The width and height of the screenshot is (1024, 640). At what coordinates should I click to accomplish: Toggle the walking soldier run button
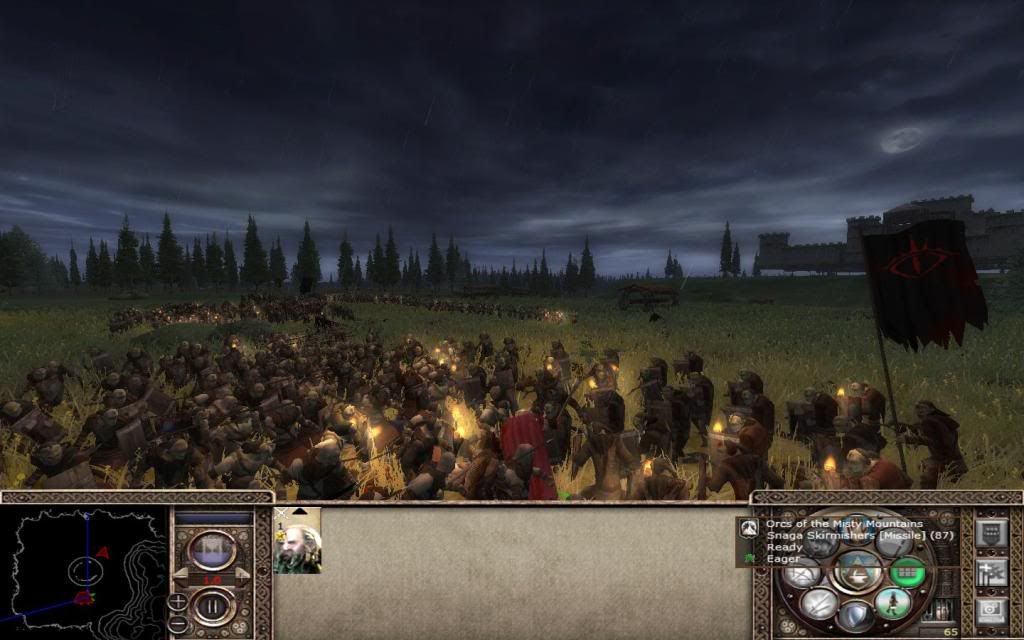(893, 602)
